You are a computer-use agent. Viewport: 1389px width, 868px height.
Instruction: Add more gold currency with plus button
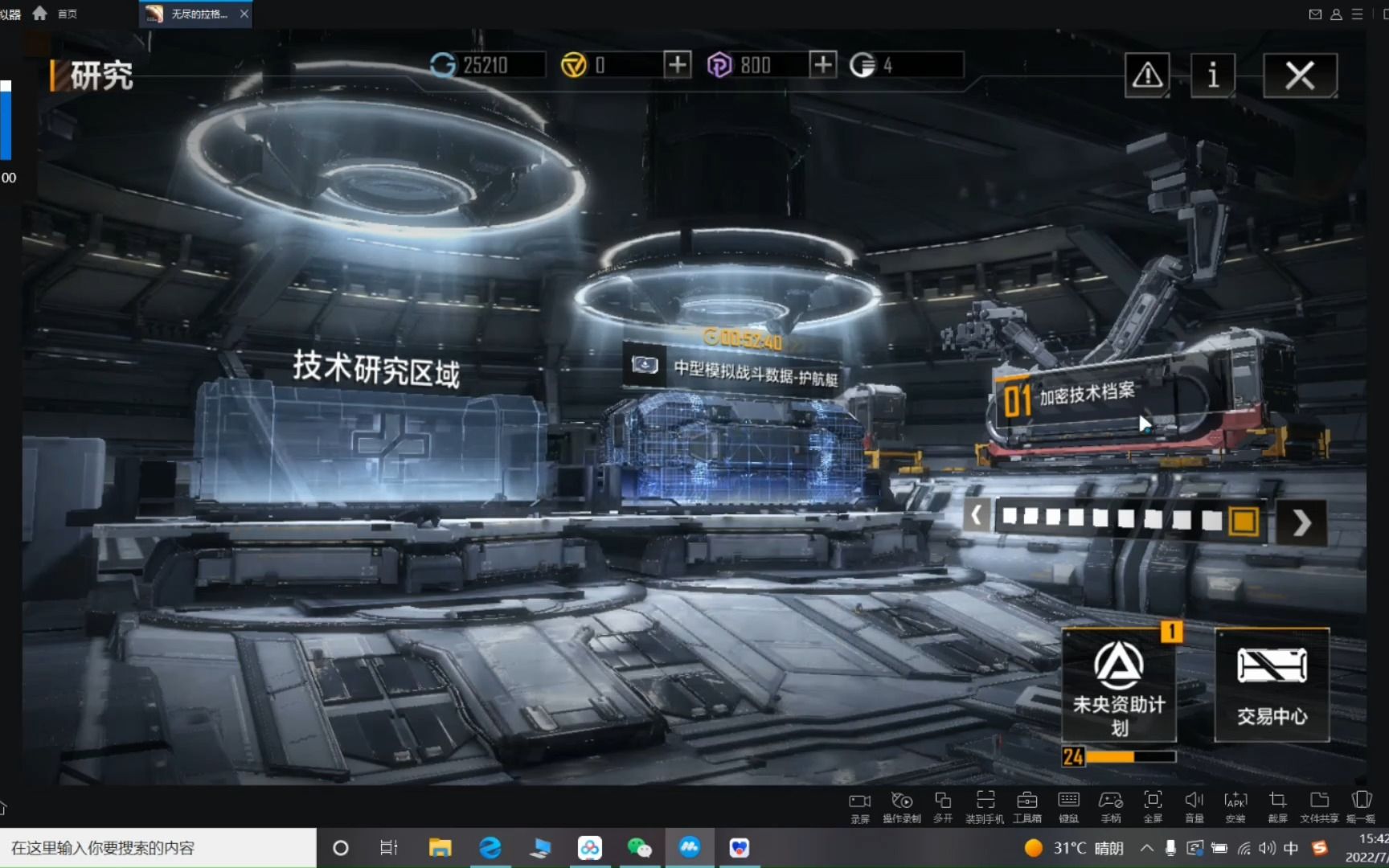(677, 64)
